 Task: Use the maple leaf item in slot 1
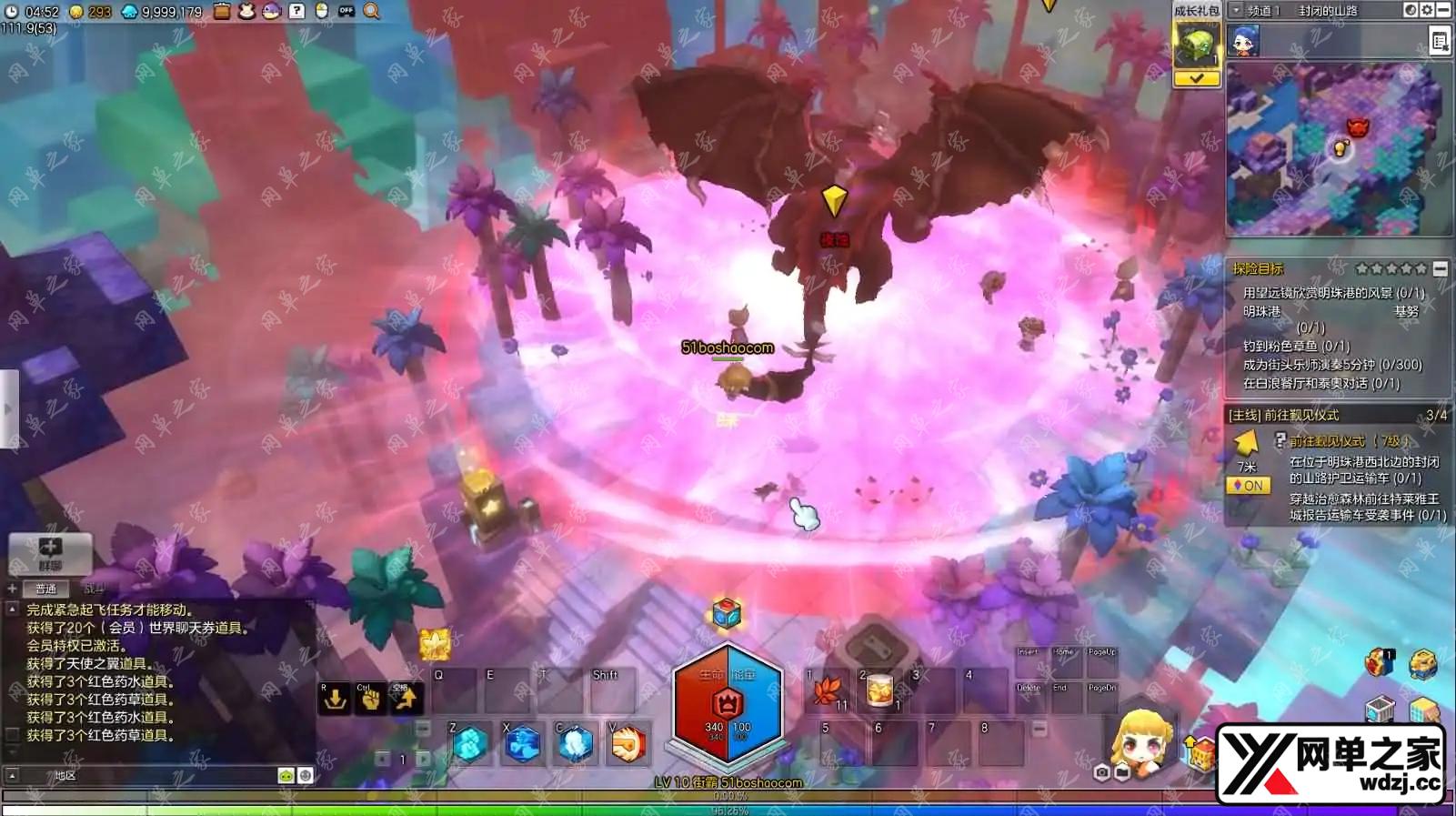828,692
